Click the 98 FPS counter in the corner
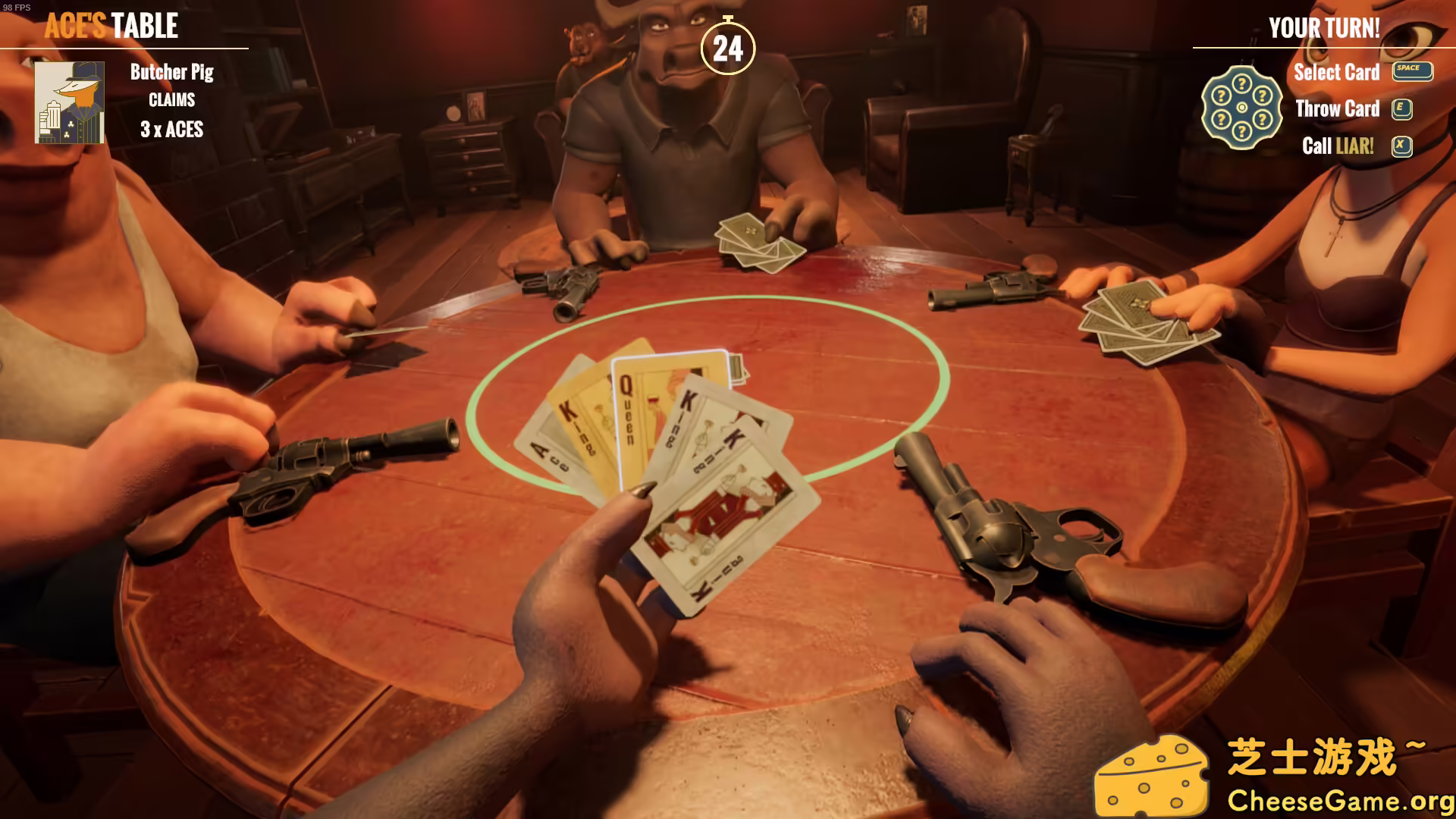 click(x=17, y=6)
